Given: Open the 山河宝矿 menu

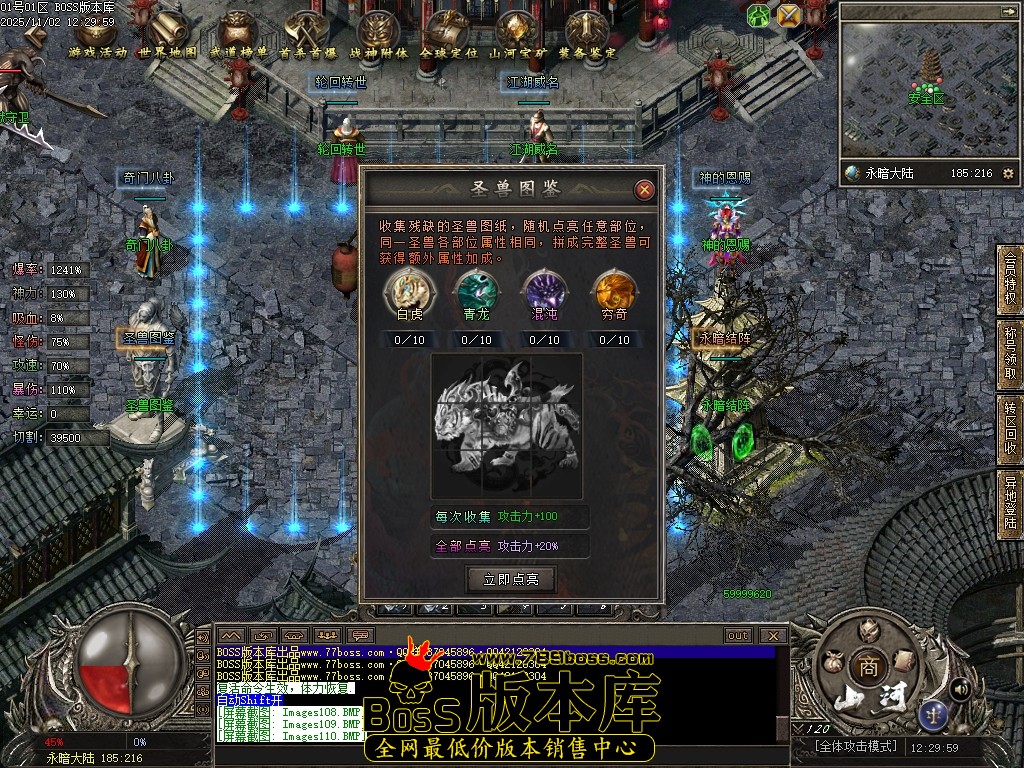Looking at the screenshot, I should pos(516,35).
